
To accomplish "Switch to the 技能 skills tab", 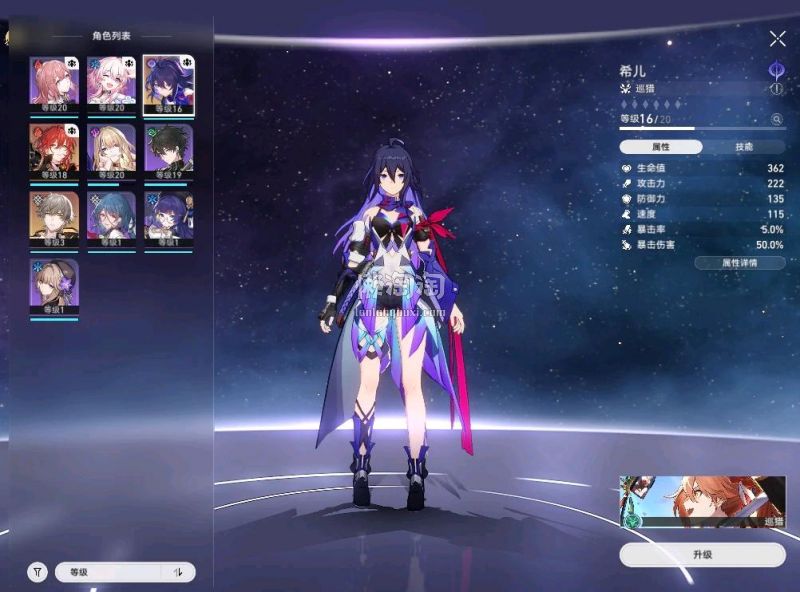I will point(744,146).
